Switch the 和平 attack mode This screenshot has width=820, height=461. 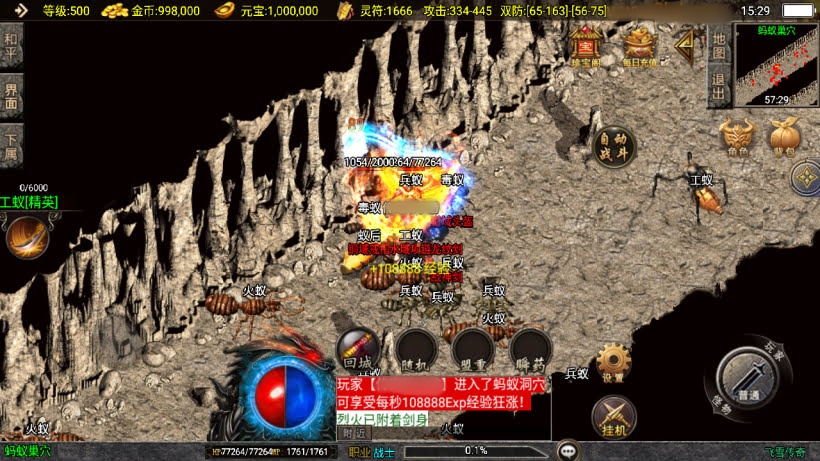point(11,45)
